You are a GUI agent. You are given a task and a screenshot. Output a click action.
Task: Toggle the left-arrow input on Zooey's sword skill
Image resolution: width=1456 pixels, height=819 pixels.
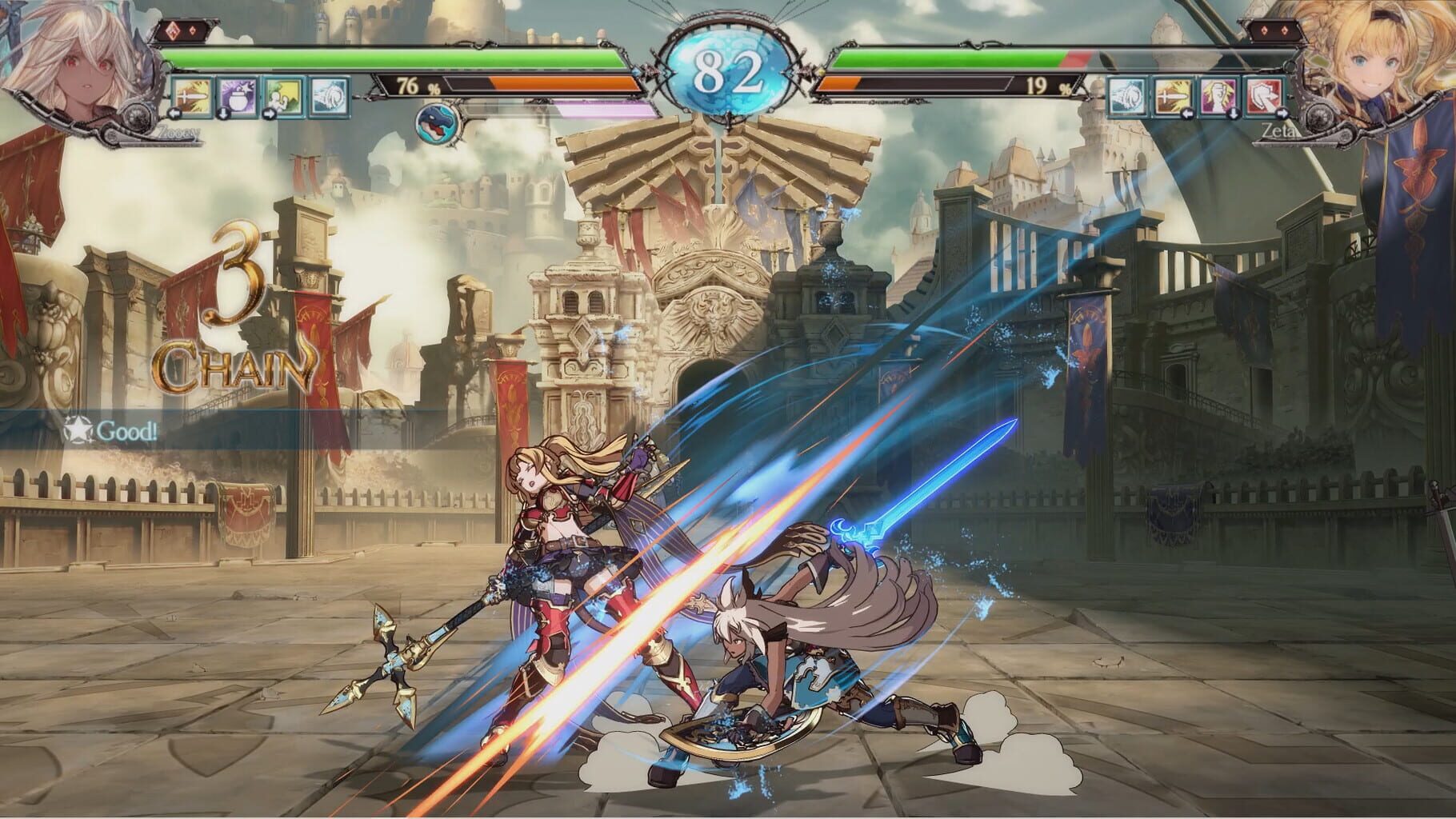(x=174, y=114)
